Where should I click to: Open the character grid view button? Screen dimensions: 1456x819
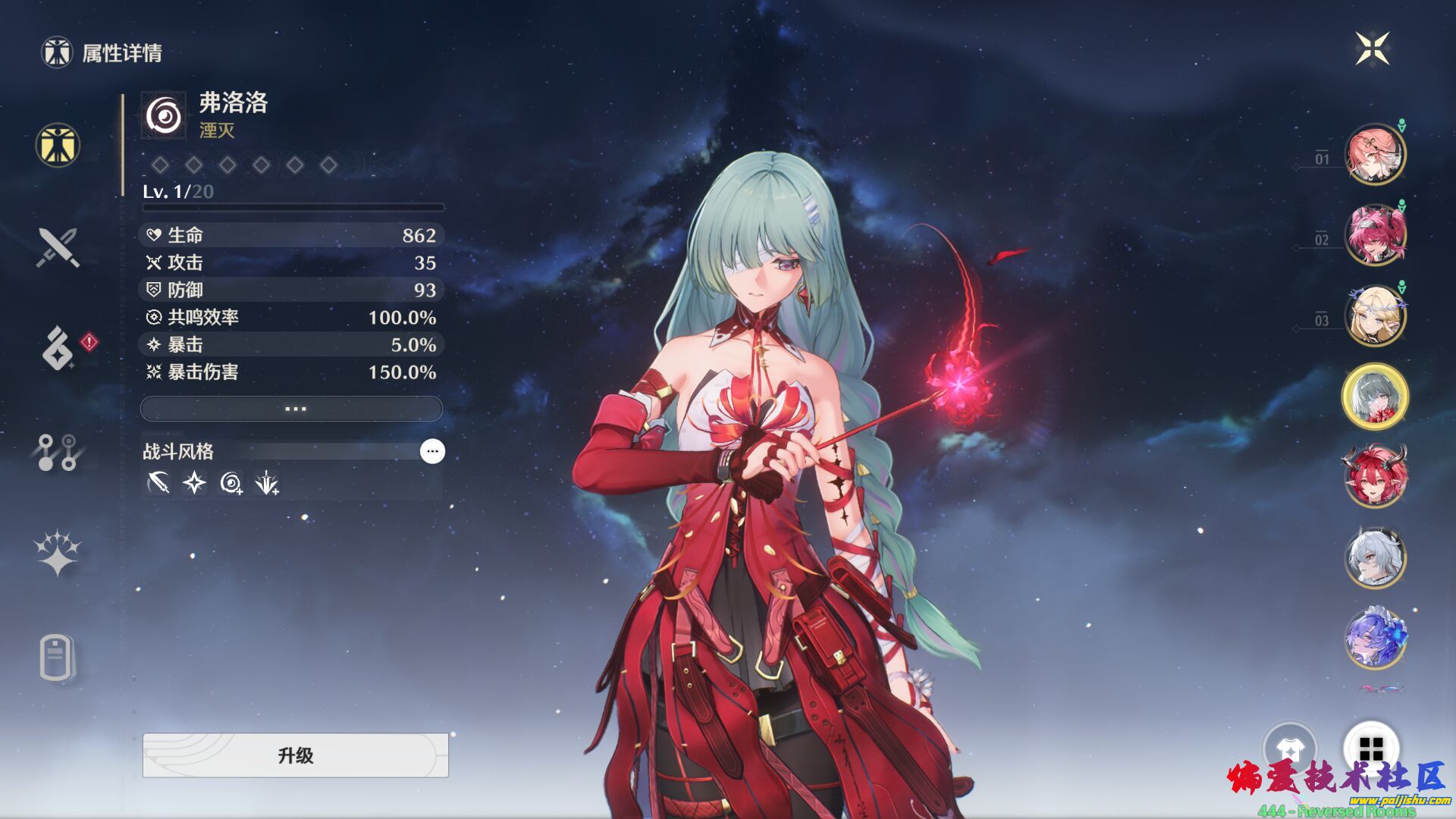tap(1371, 749)
